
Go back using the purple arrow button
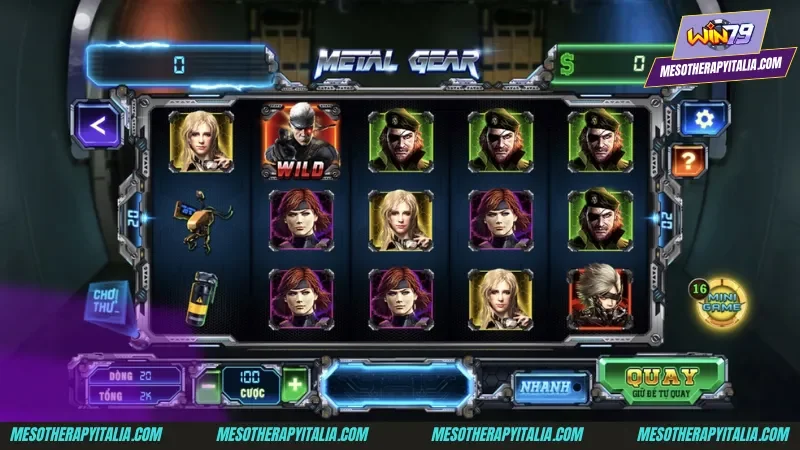96,125
